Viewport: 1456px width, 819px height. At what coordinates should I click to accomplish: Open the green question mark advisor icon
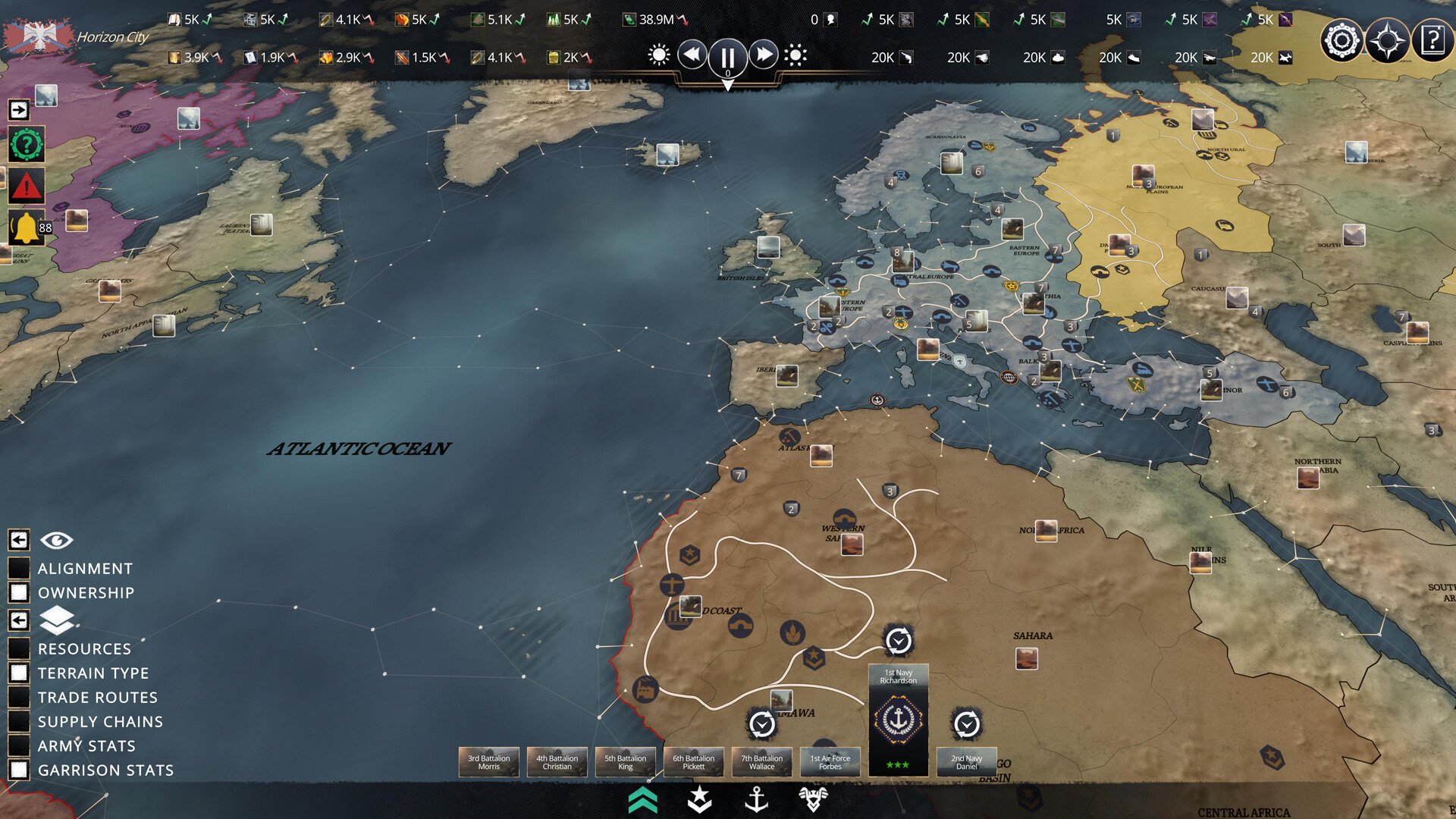pyautogui.click(x=27, y=144)
